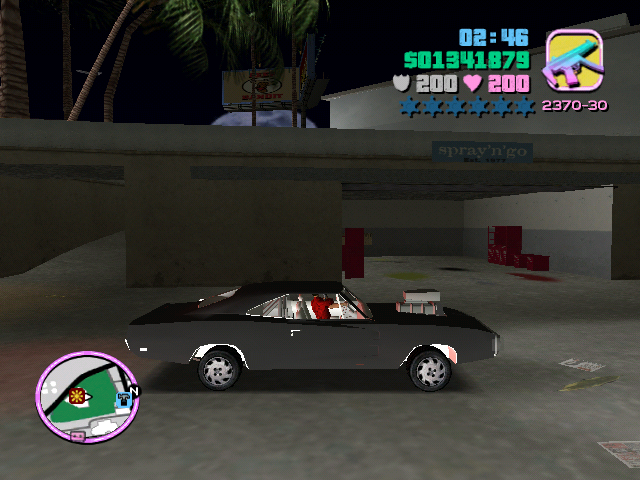Click the north N marker on radar

(x=135, y=390)
